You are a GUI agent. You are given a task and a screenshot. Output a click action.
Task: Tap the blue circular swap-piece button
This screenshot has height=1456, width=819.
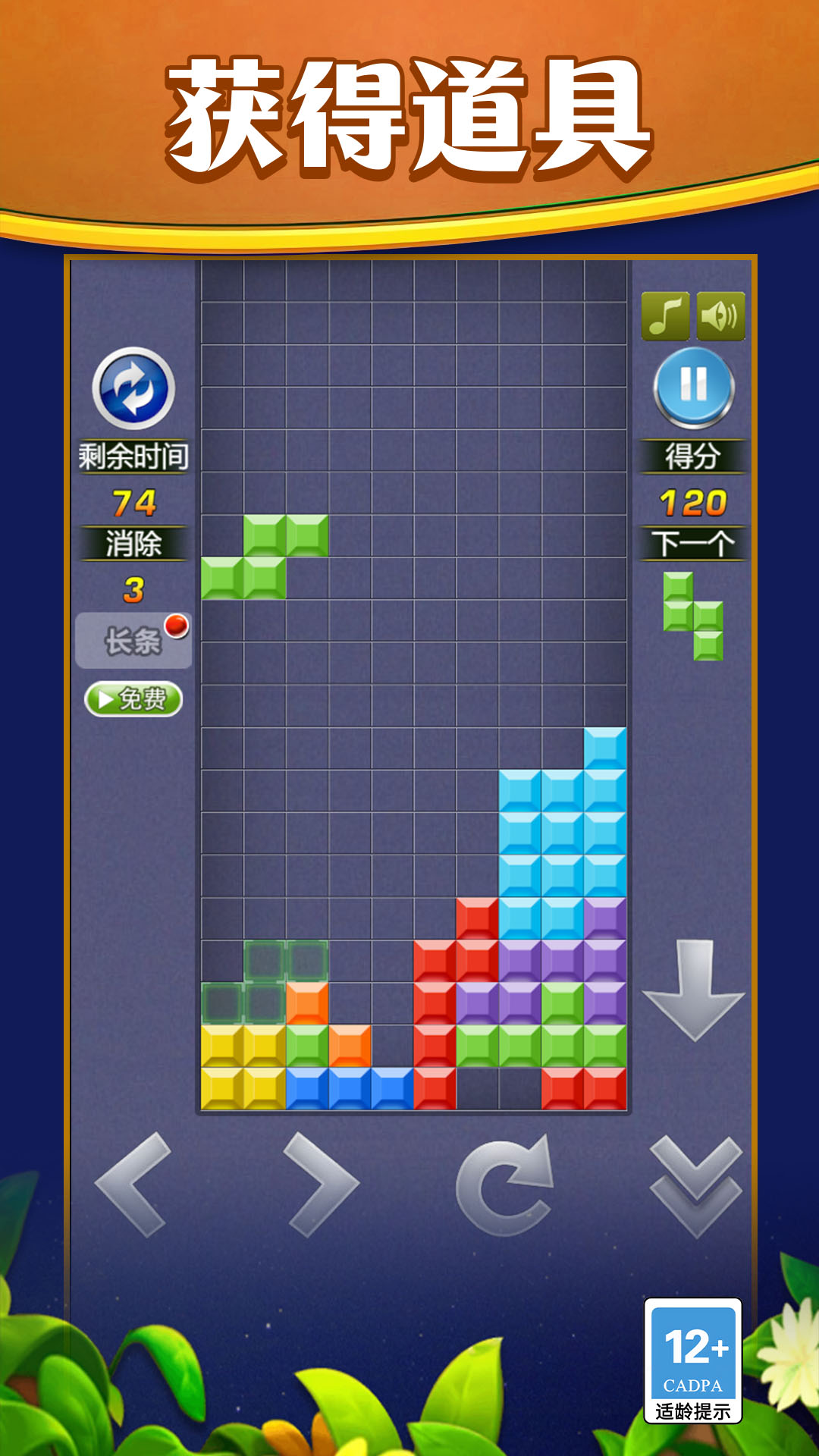tap(133, 388)
